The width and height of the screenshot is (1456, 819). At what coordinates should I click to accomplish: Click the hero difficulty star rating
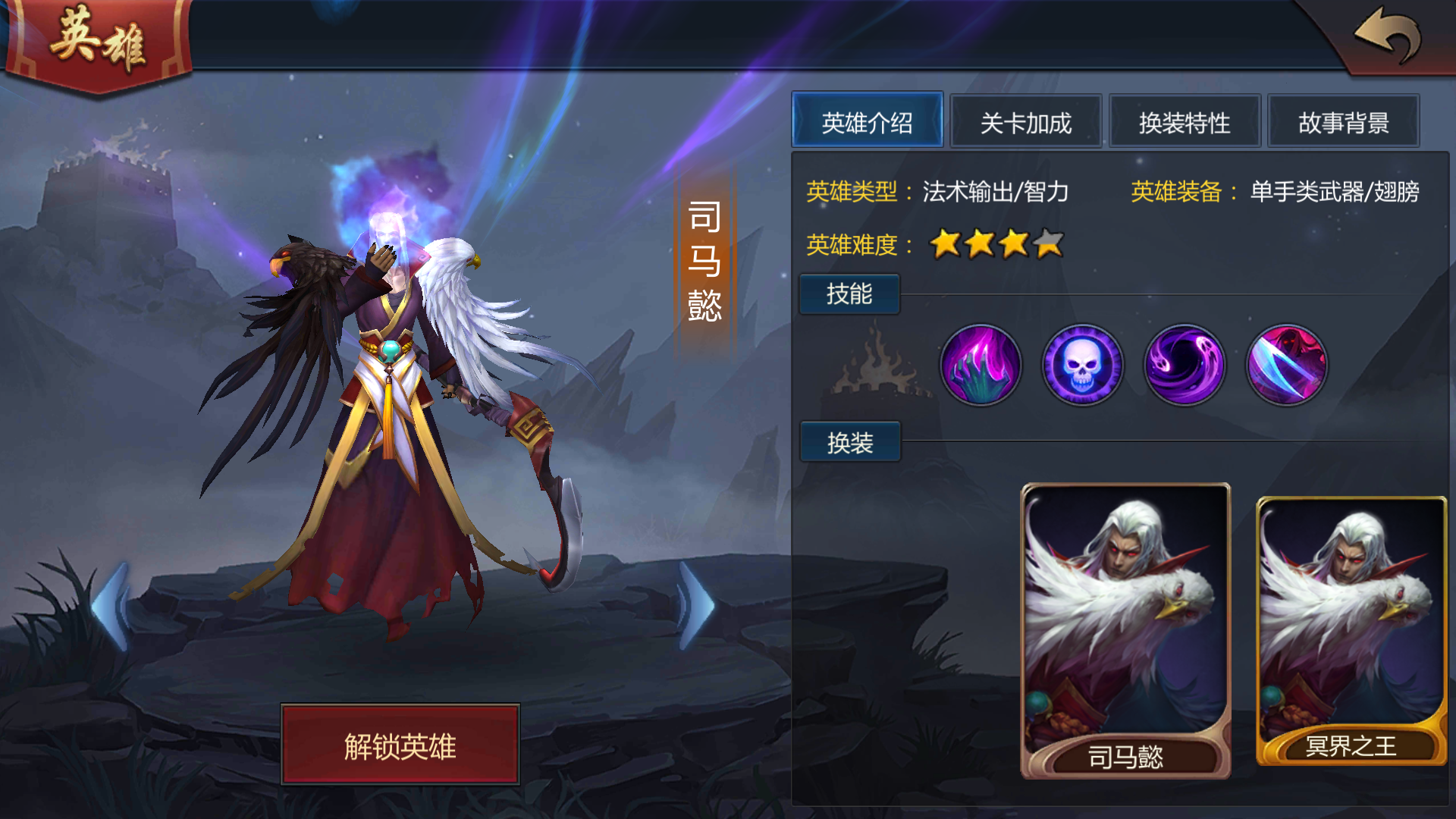pyautogui.click(x=993, y=244)
